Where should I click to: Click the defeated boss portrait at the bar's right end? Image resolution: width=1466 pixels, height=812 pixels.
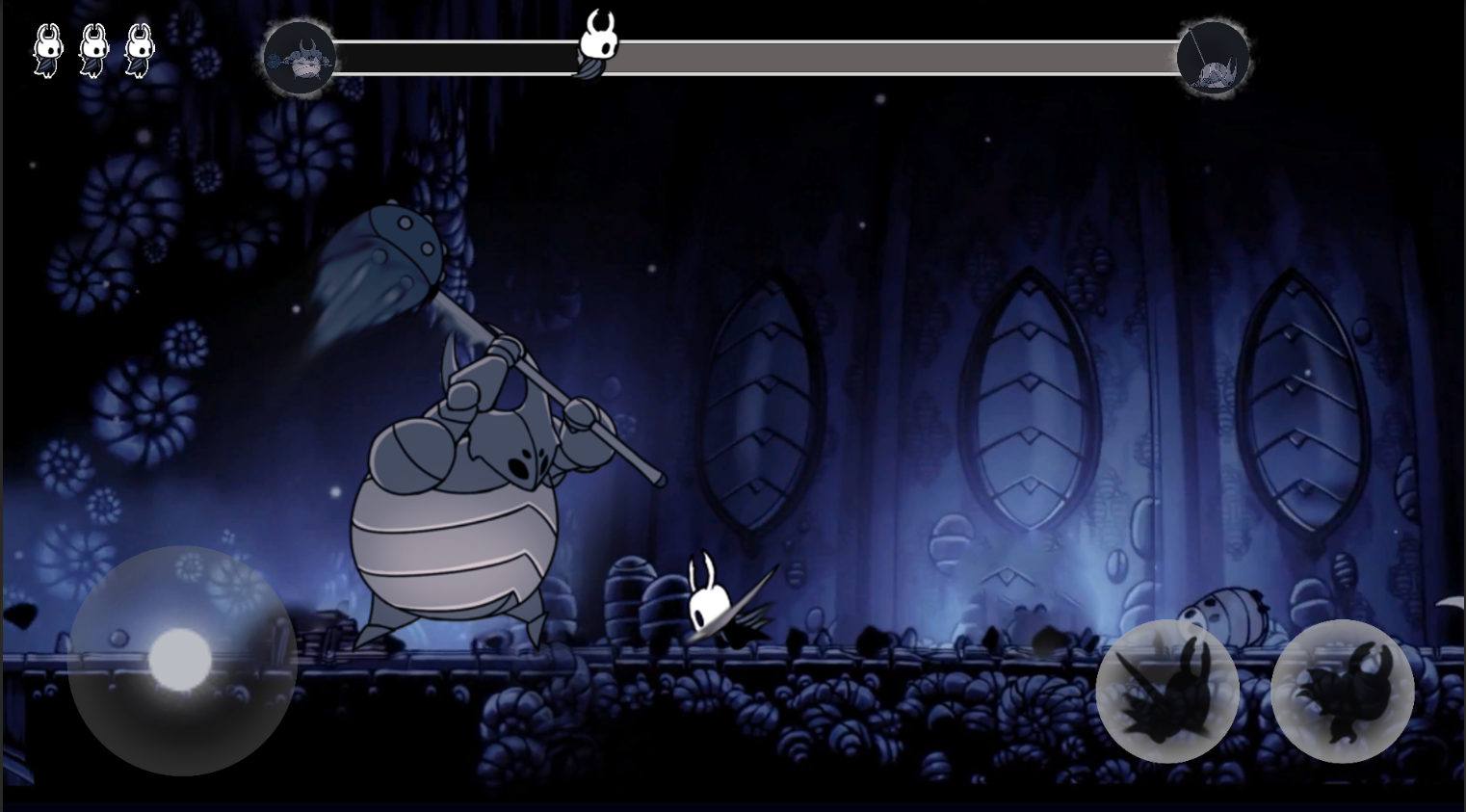coord(1214,58)
